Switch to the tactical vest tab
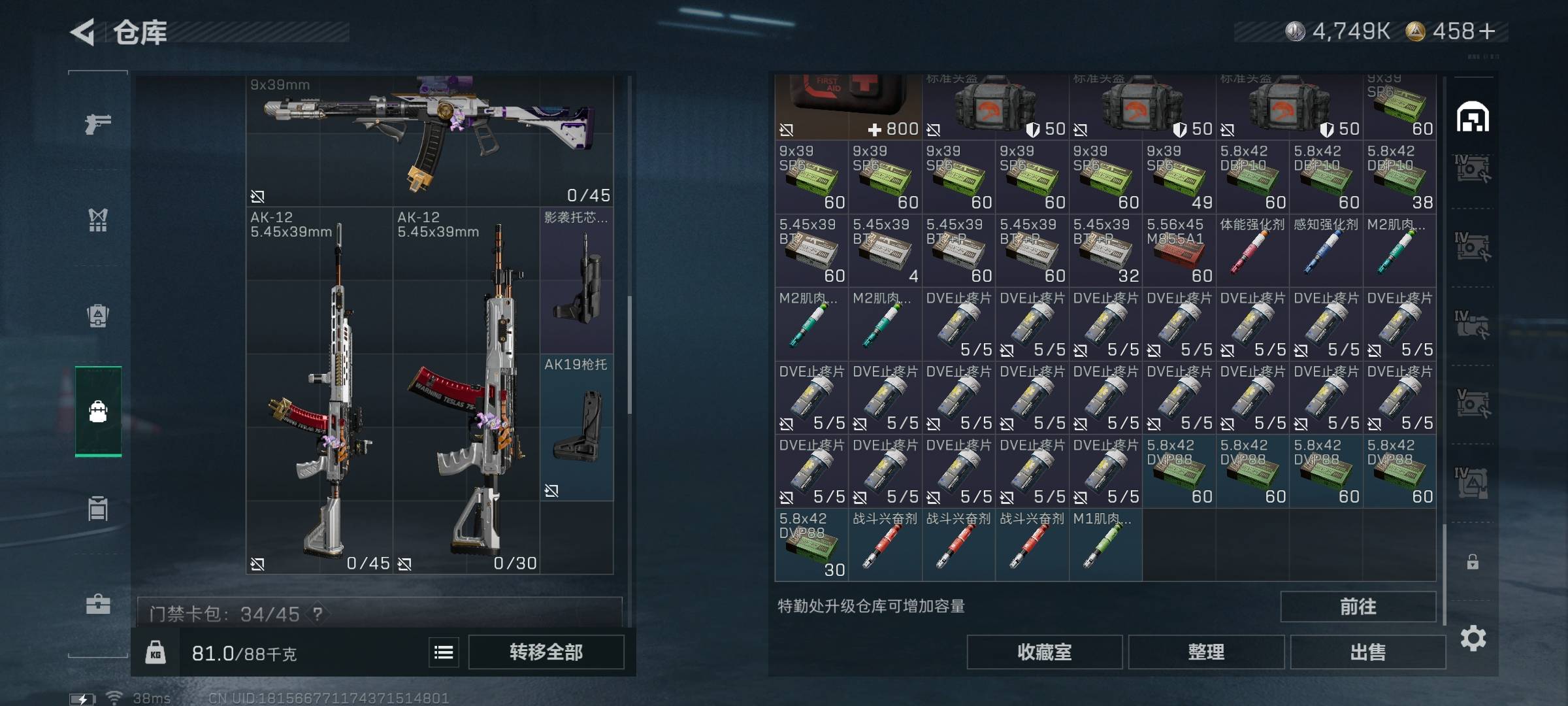This screenshot has height=706, width=1568. click(98, 220)
